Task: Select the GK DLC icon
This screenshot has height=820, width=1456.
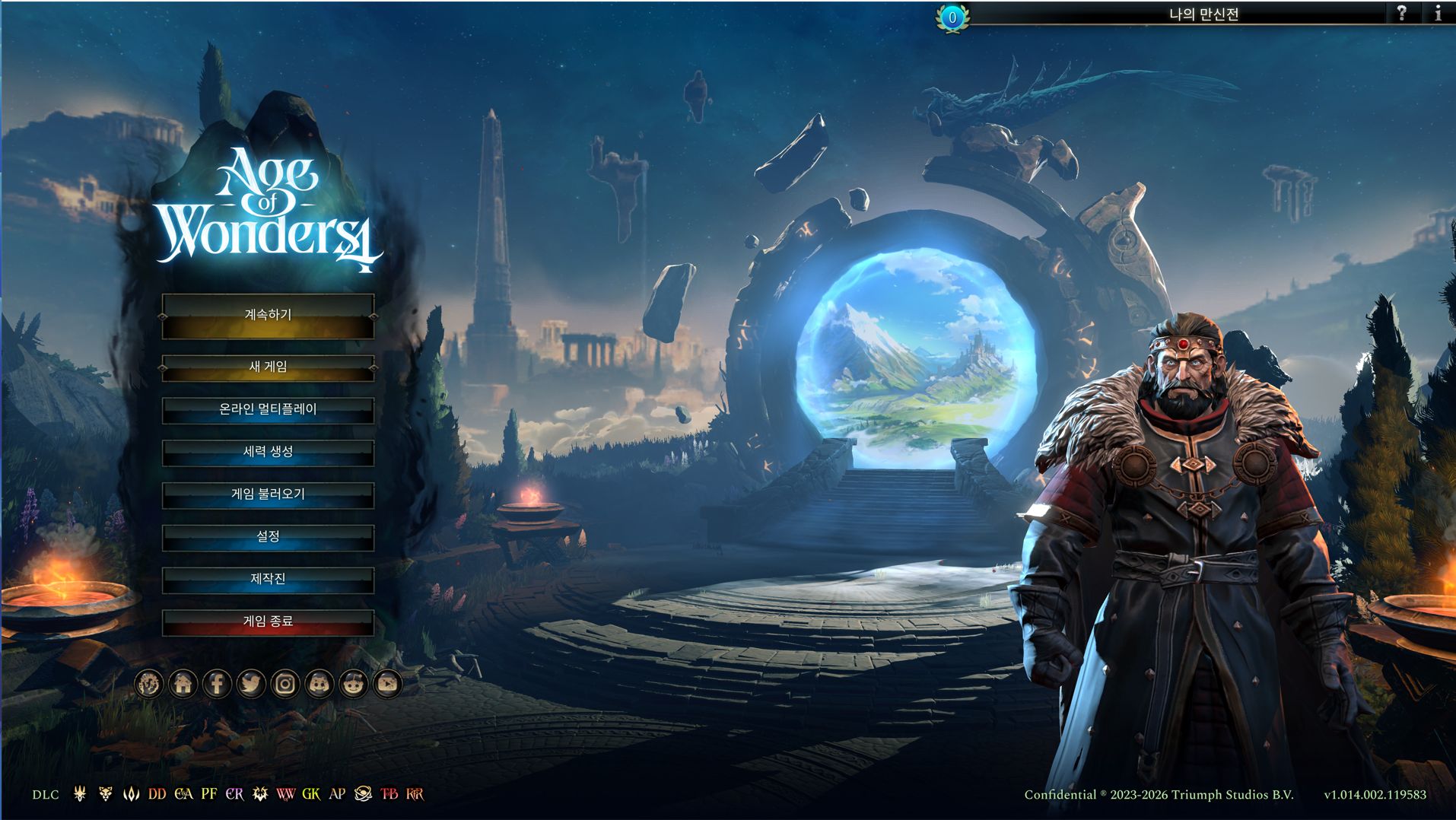Action: [x=311, y=794]
